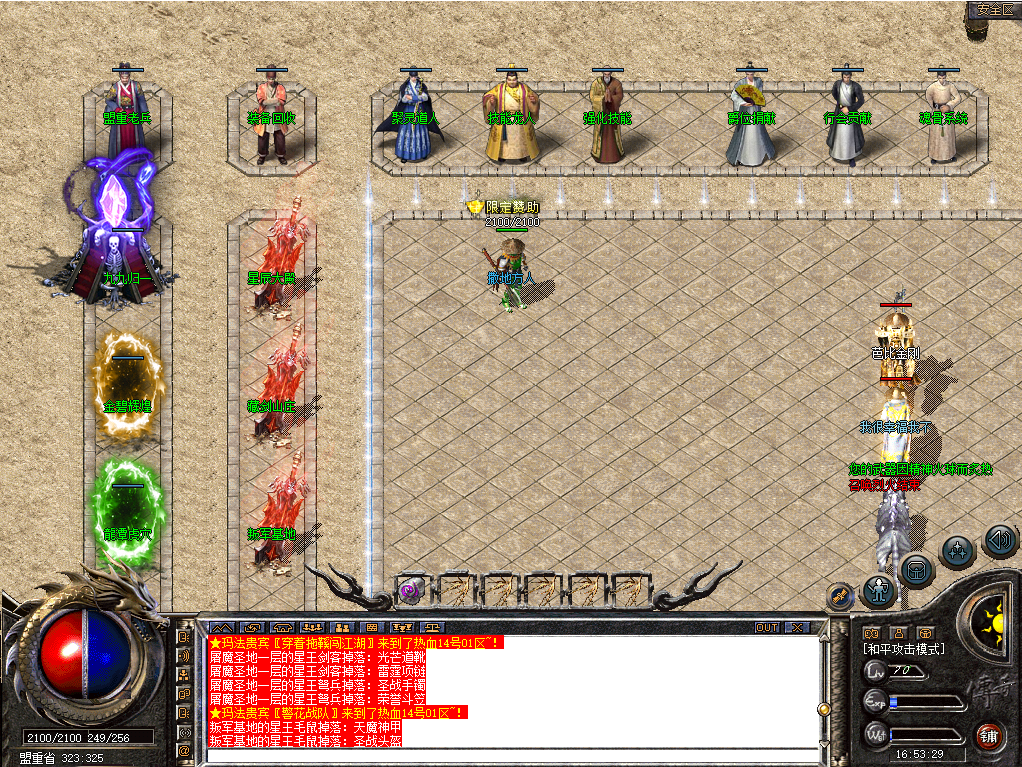Click the satellite icon beside the character button
The width and height of the screenshot is (1022, 767).
click(842, 596)
